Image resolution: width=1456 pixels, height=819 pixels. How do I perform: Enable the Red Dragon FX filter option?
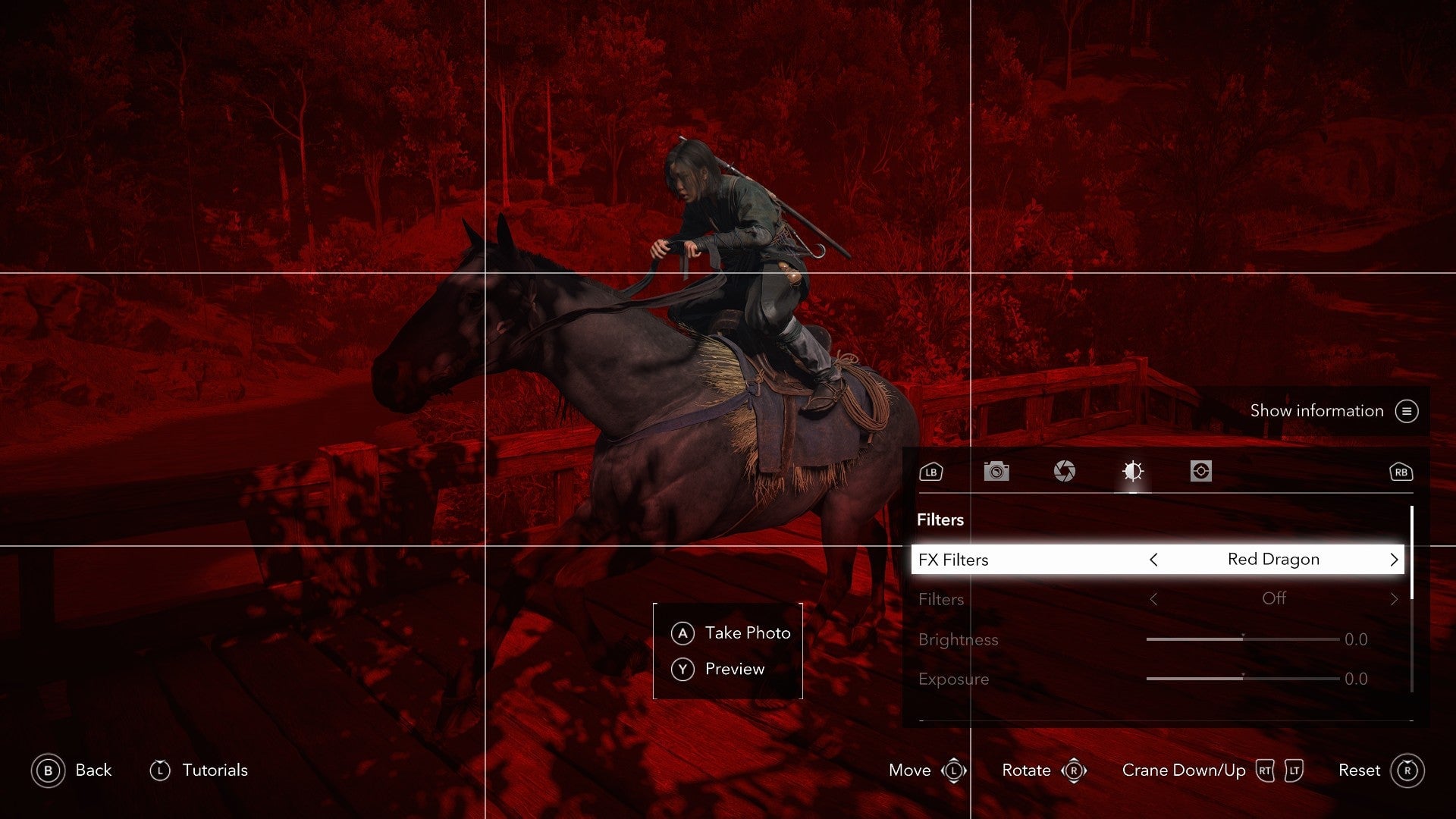[x=1274, y=560]
